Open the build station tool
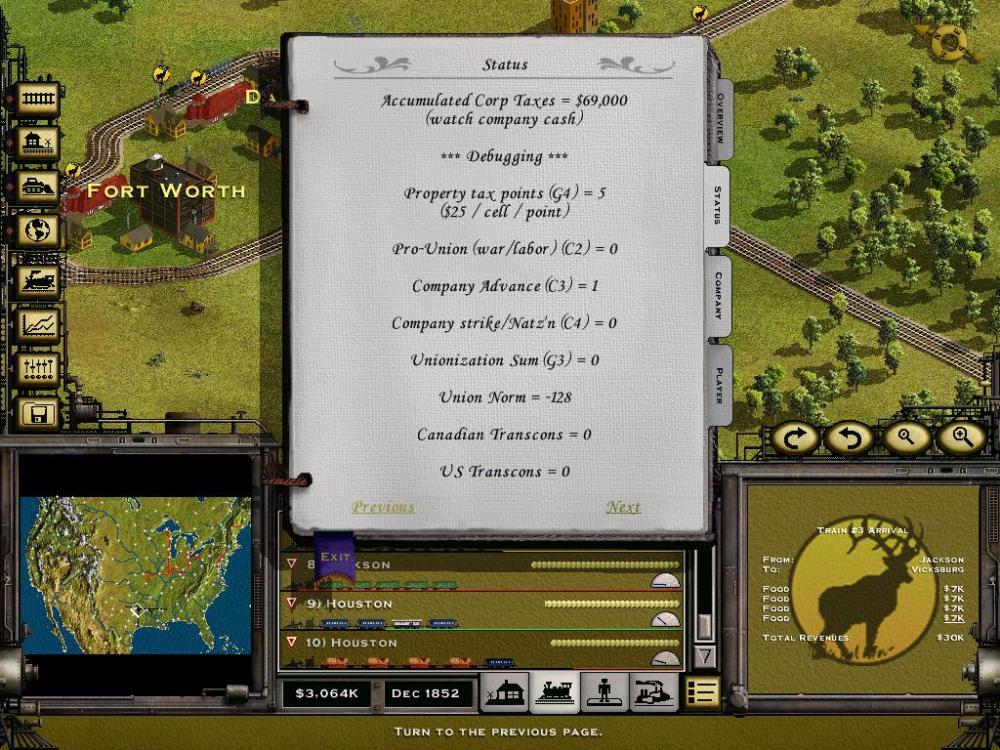The height and width of the screenshot is (750, 1000). [x=39, y=143]
